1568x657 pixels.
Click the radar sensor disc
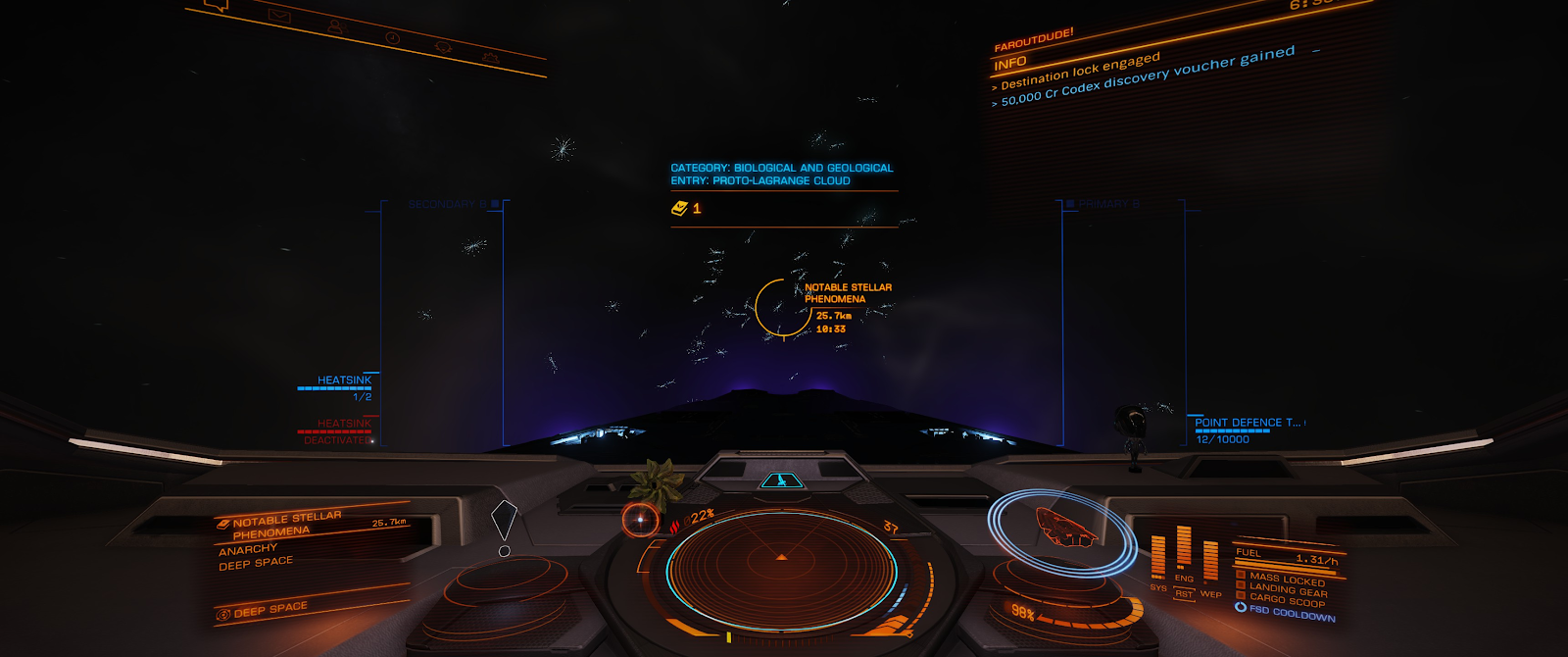point(781,562)
